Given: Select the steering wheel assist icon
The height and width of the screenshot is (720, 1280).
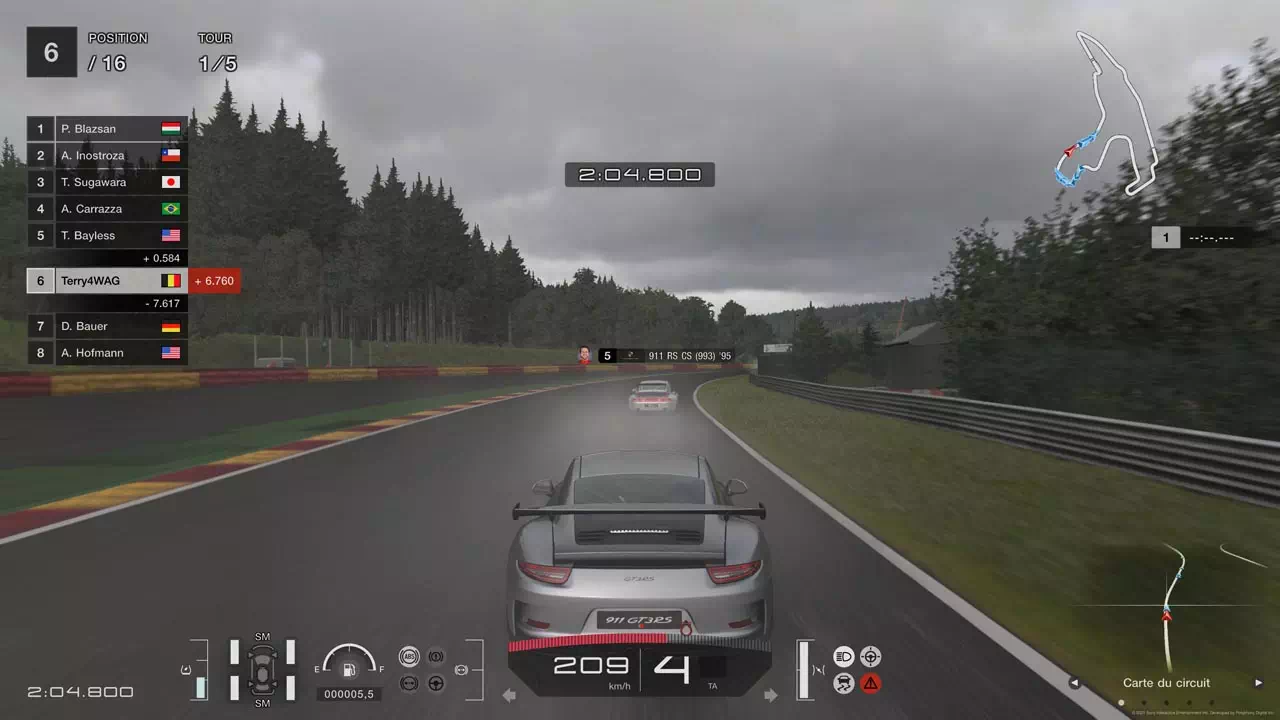Looking at the screenshot, I should click(x=436, y=684).
